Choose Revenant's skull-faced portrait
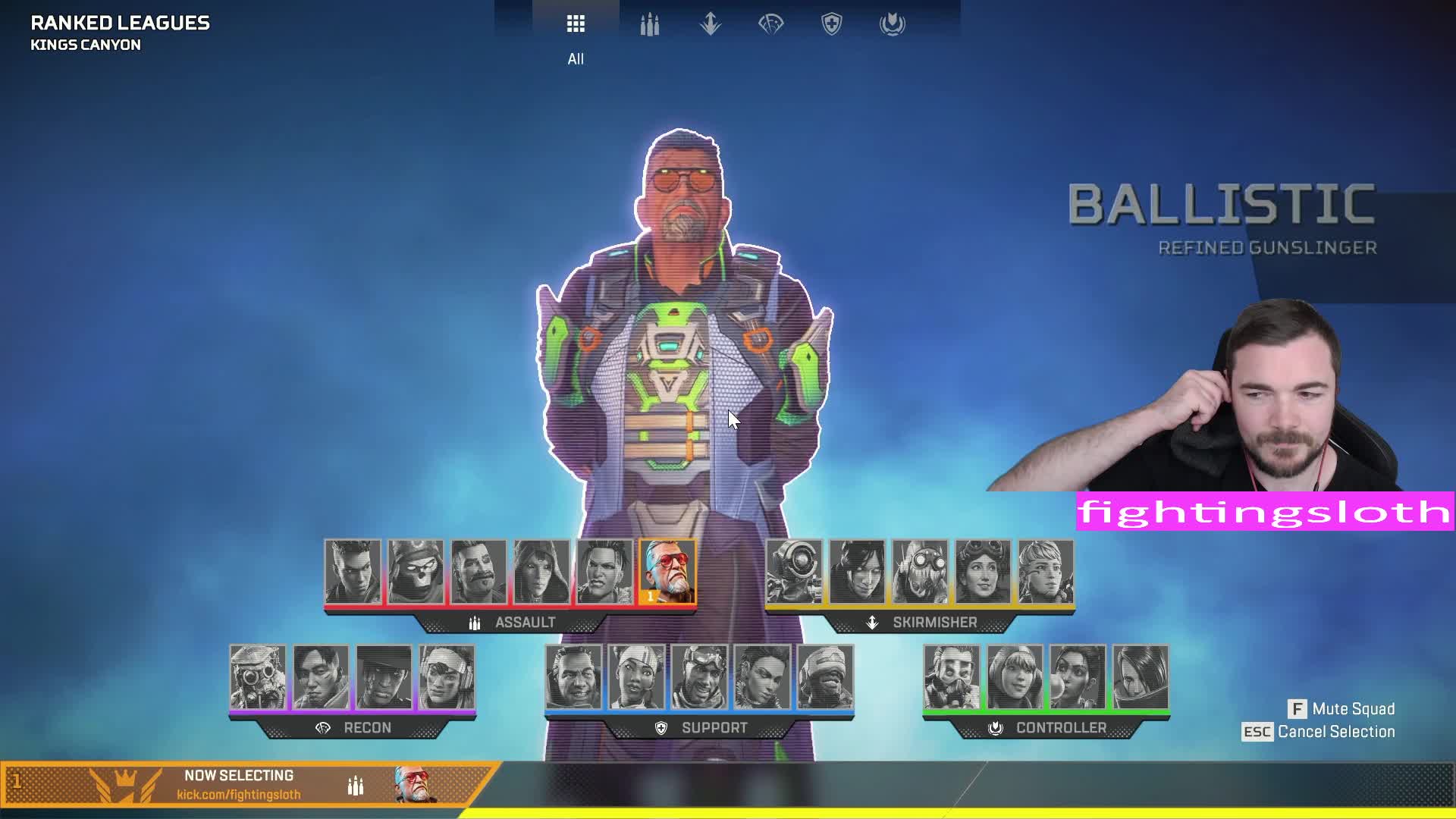This screenshot has height=819, width=1456. pyautogui.click(x=416, y=572)
